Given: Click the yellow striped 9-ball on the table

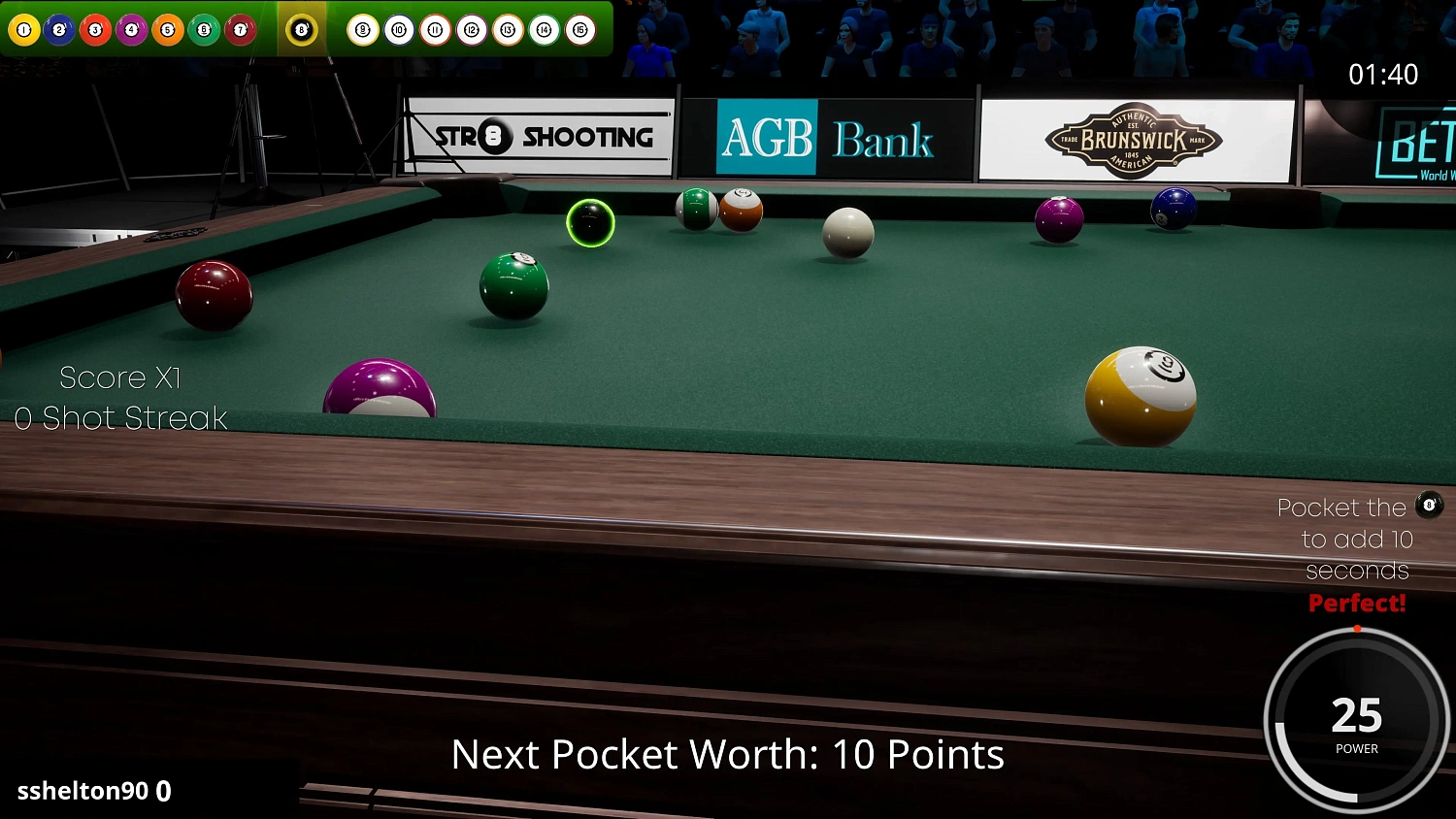Looking at the screenshot, I should click(1142, 395).
